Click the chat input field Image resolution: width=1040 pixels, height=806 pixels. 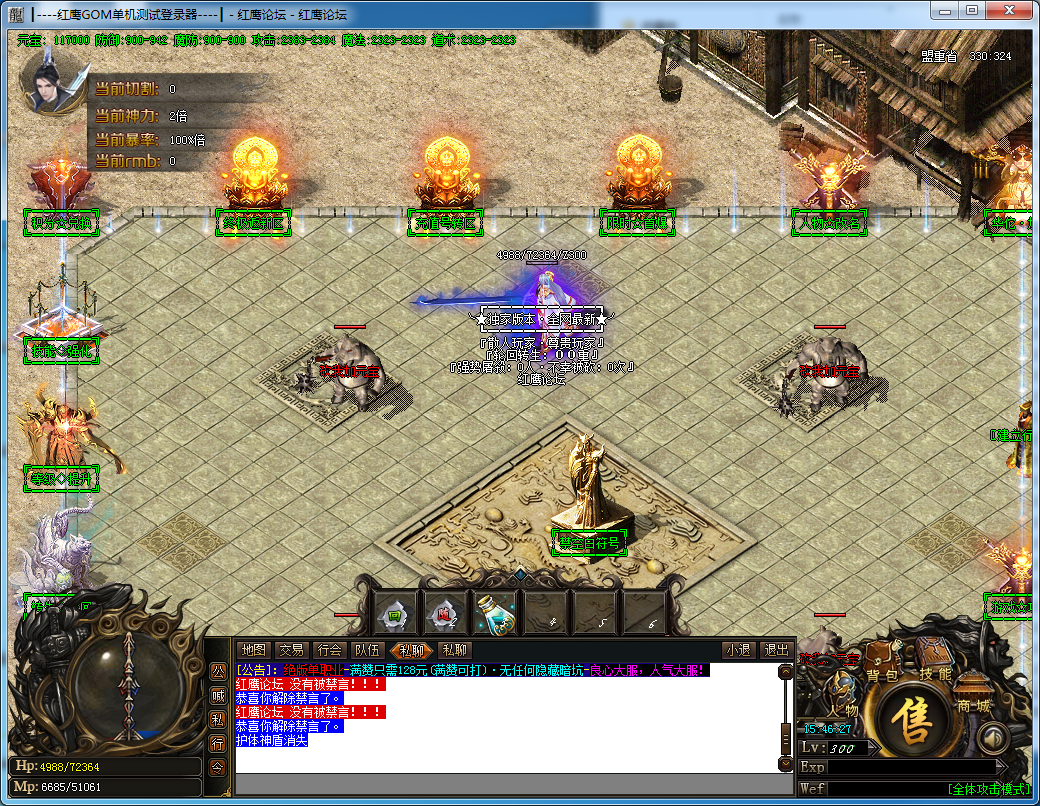coord(505,784)
